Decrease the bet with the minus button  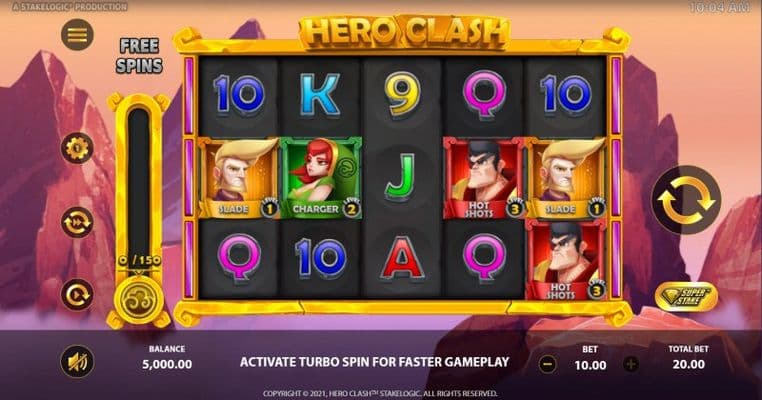pos(547,364)
